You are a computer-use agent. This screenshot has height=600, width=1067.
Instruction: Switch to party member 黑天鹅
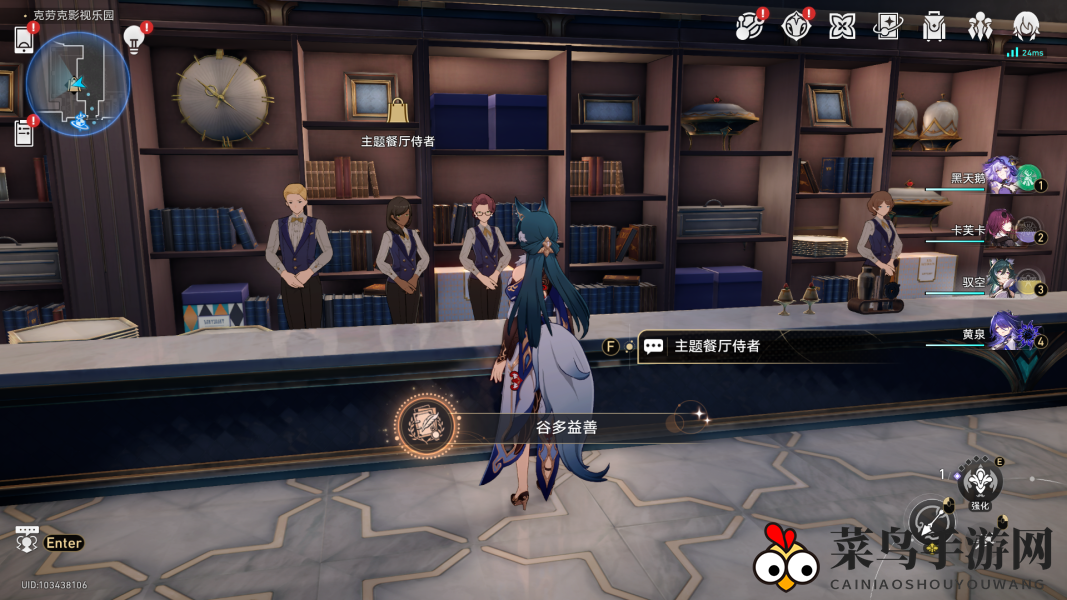(1002, 178)
